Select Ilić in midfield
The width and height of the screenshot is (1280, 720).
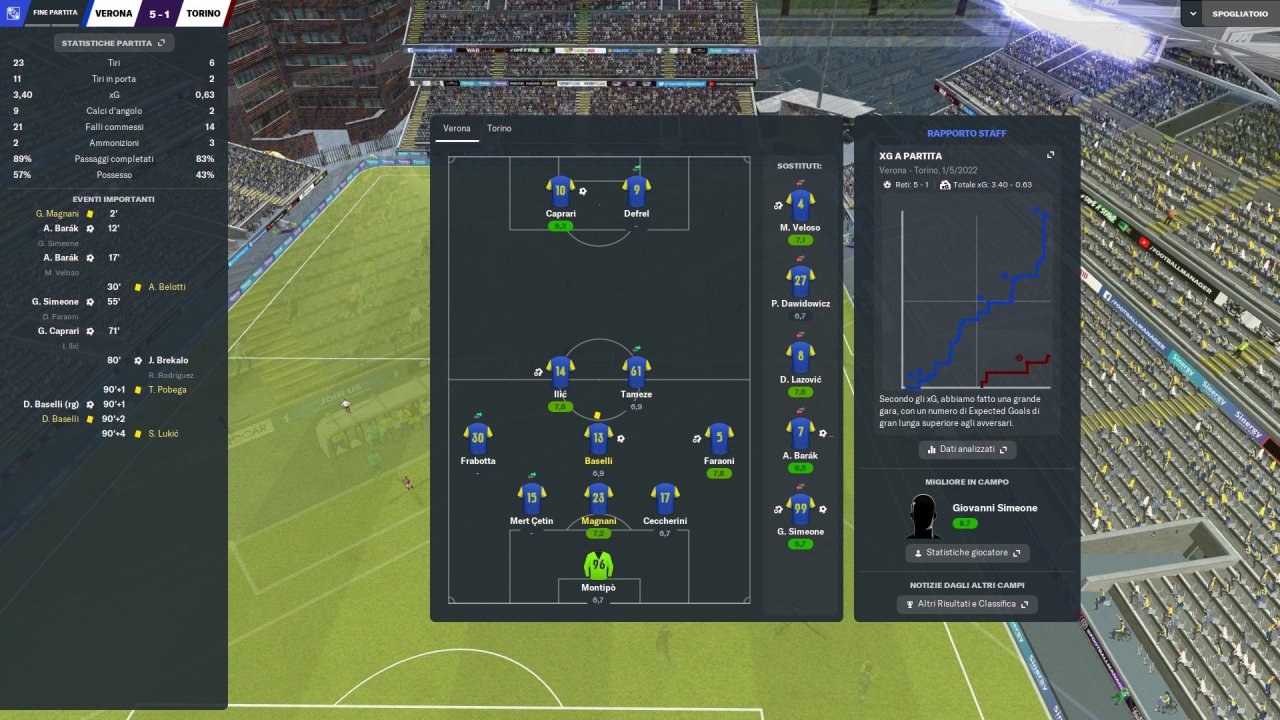[x=560, y=372]
